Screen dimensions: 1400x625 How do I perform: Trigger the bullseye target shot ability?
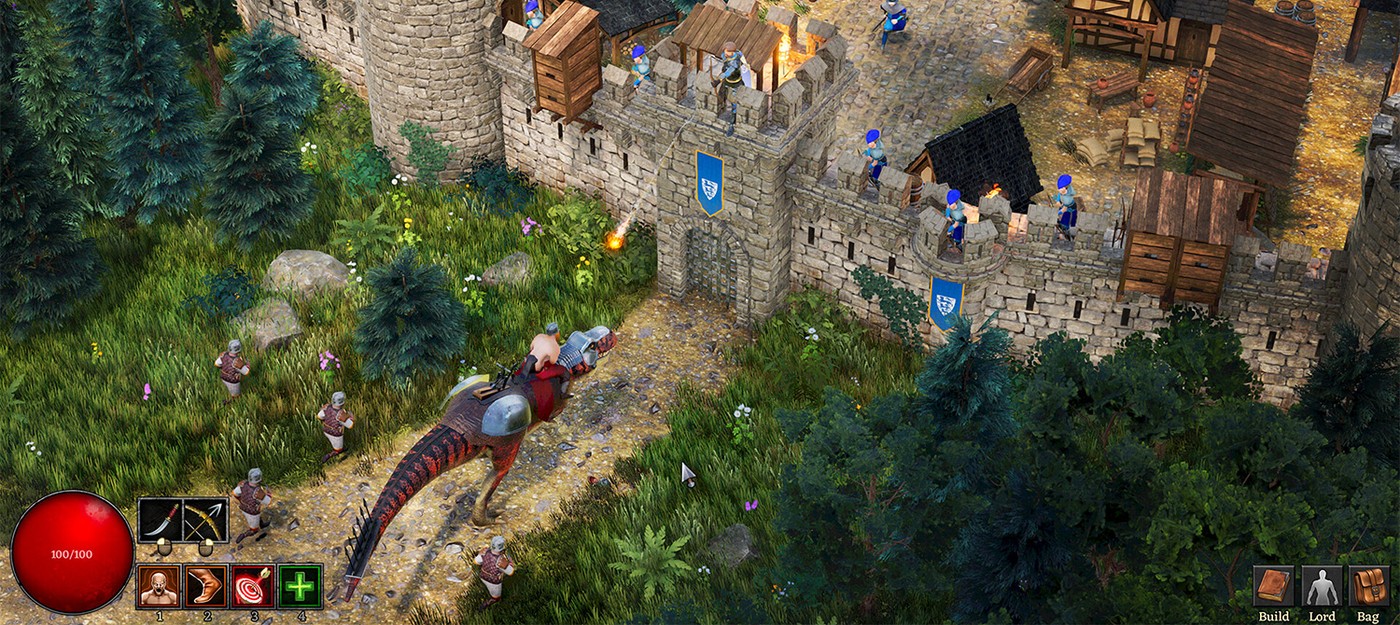[253, 586]
